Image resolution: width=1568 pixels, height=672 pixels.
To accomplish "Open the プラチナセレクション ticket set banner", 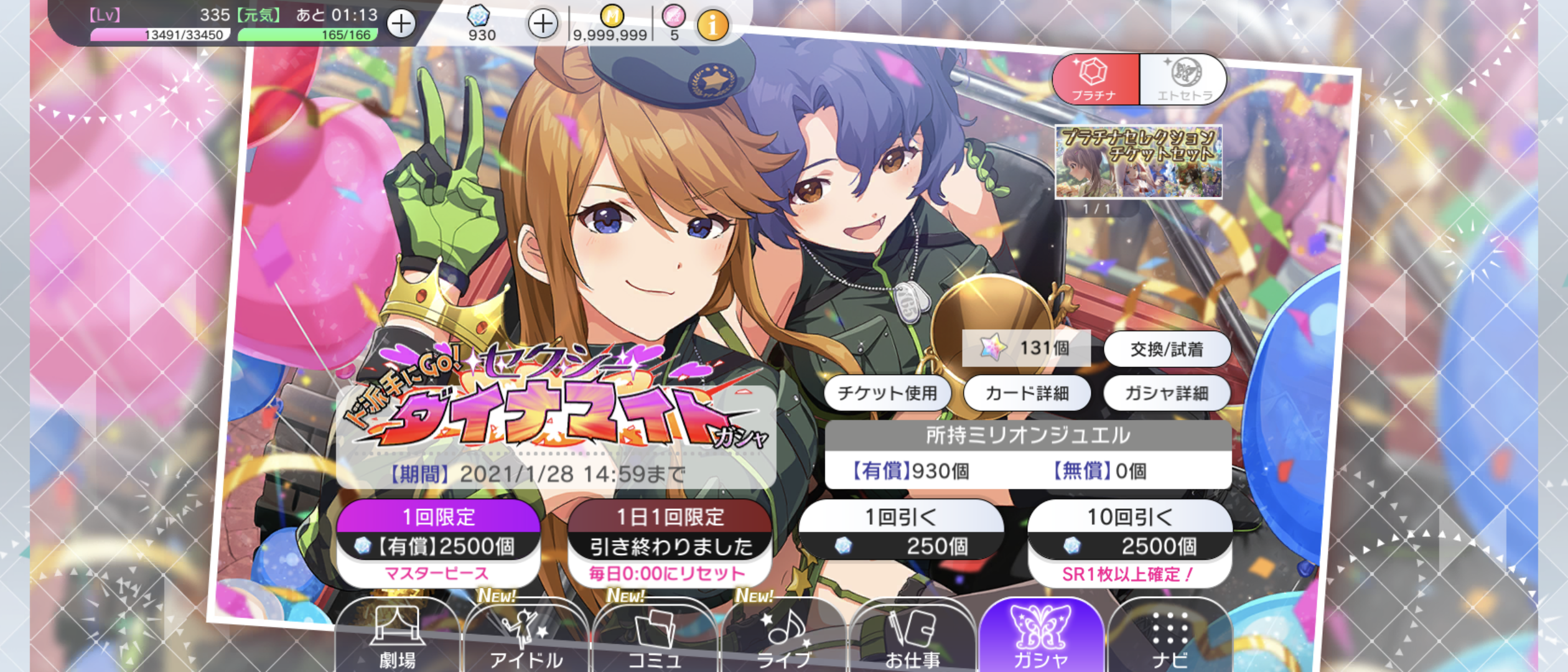I will [1139, 162].
